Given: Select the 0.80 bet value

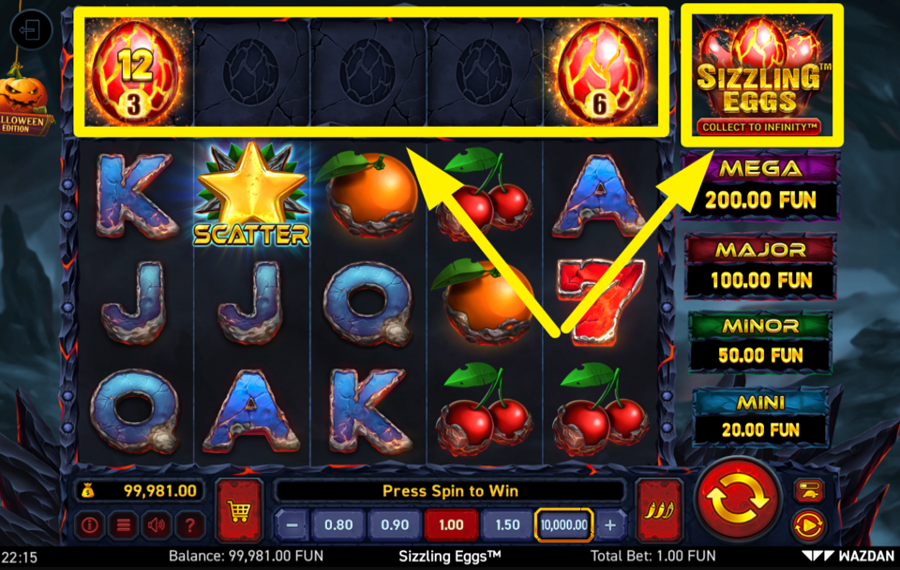Looking at the screenshot, I should pyautogui.click(x=338, y=524).
